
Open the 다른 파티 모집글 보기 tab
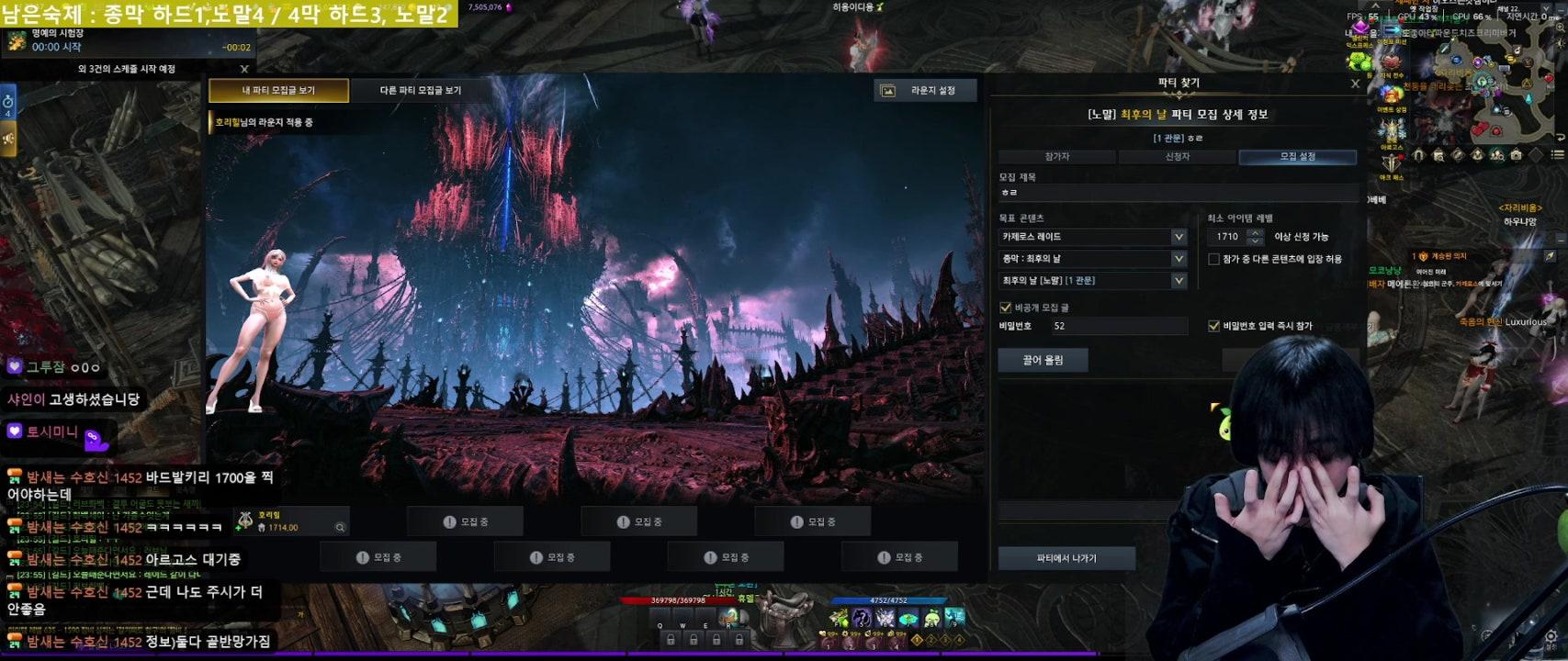421,90
